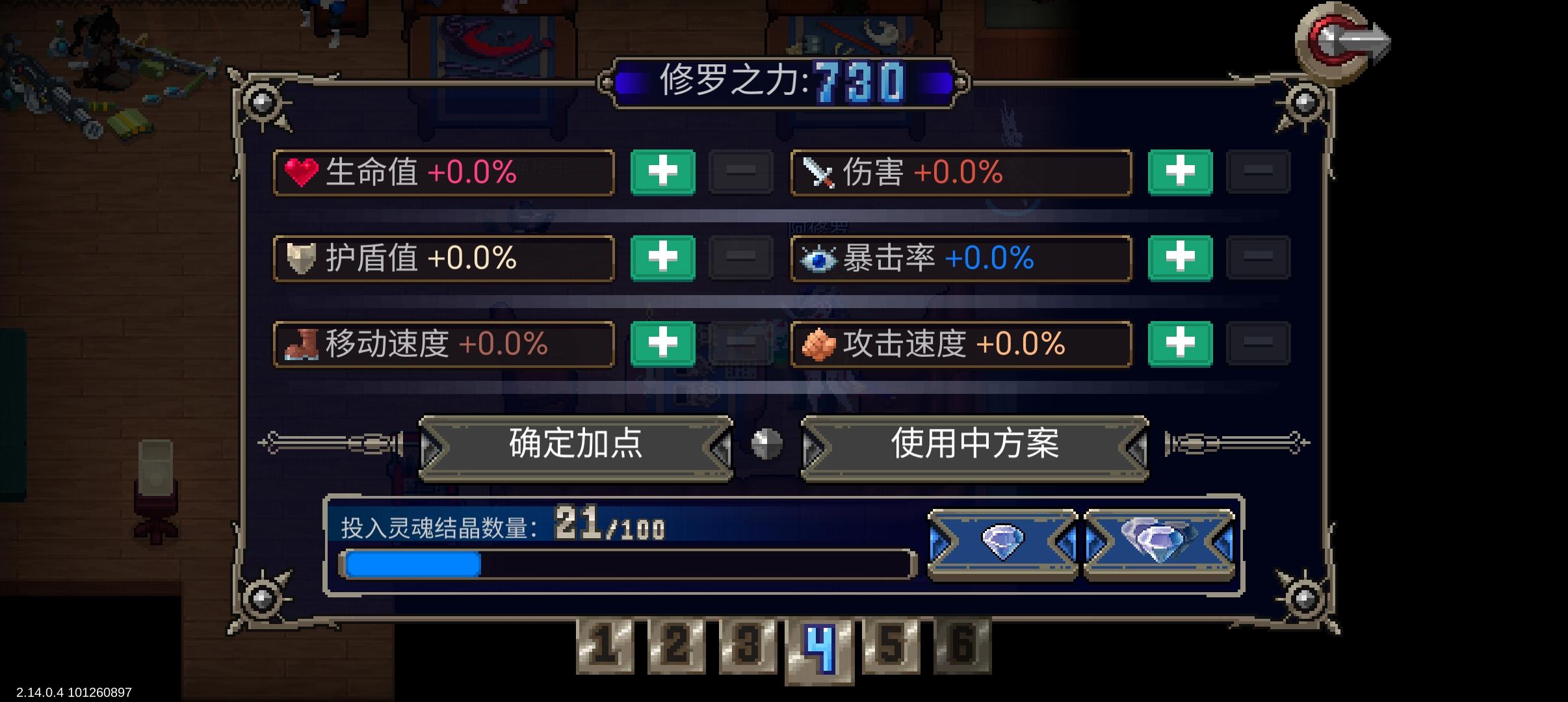Image resolution: width=1568 pixels, height=702 pixels.
Task: Click the heart icon beside 生命值
Action: pyautogui.click(x=303, y=172)
